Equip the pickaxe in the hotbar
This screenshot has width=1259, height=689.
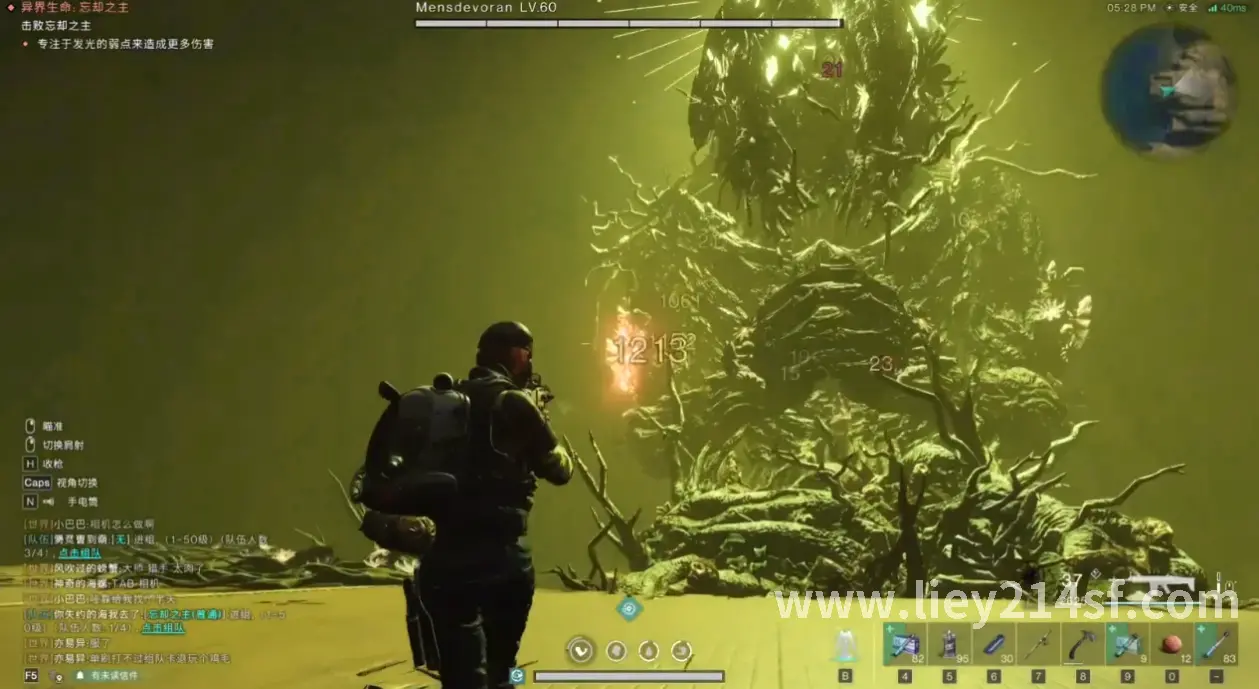point(1082,644)
